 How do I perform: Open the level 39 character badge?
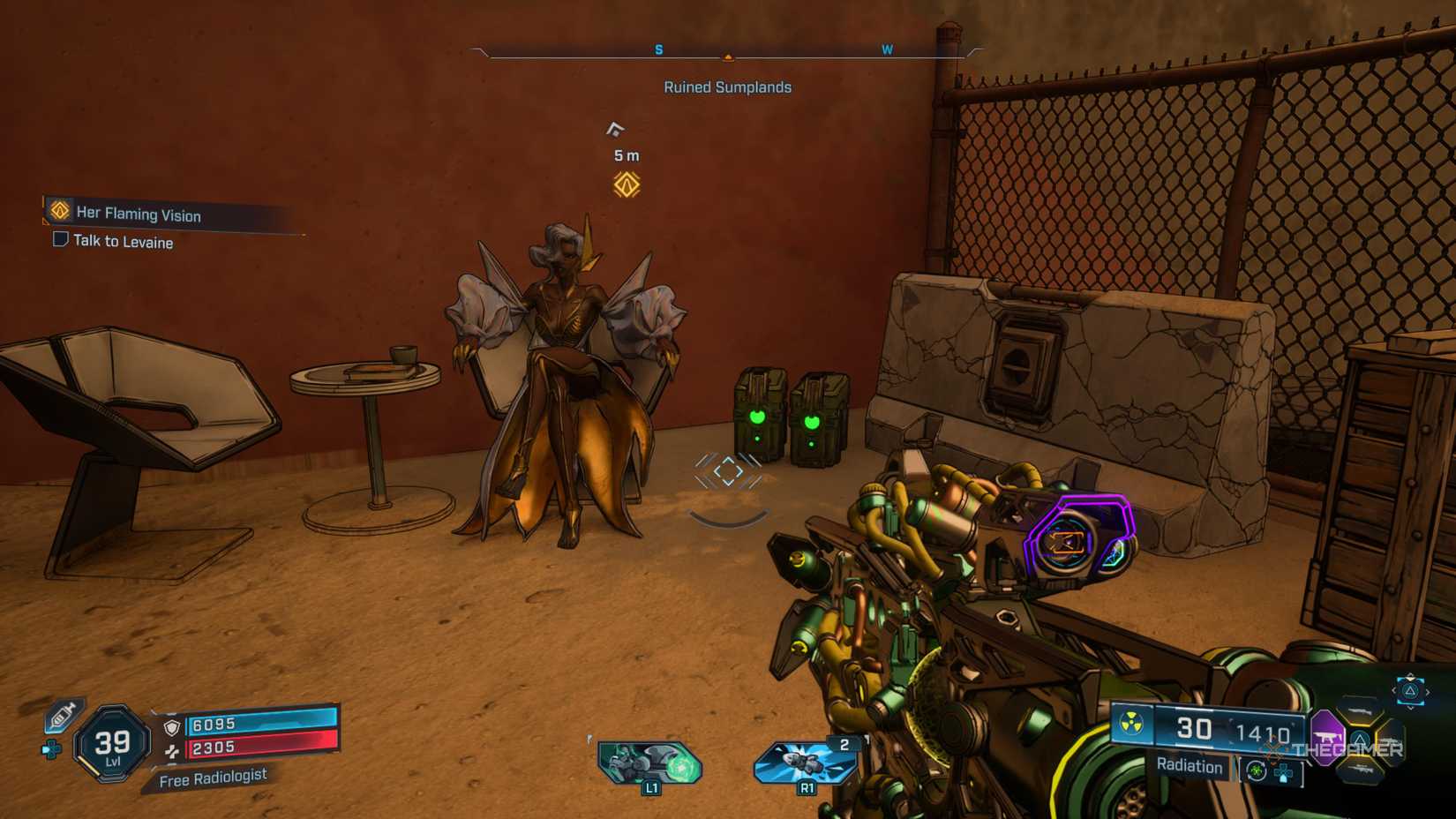tap(112, 744)
